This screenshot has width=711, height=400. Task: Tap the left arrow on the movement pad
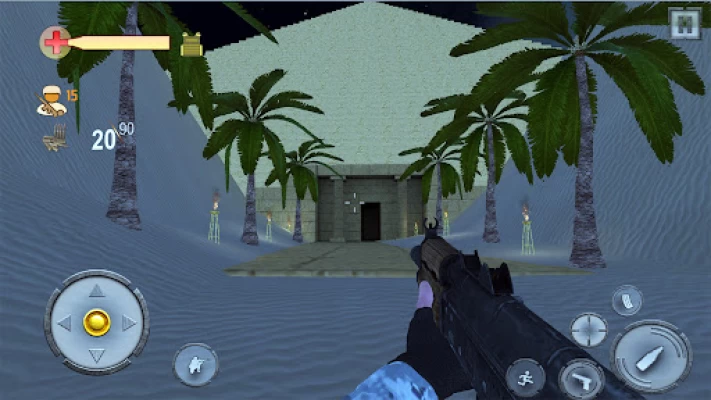point(64,323)
